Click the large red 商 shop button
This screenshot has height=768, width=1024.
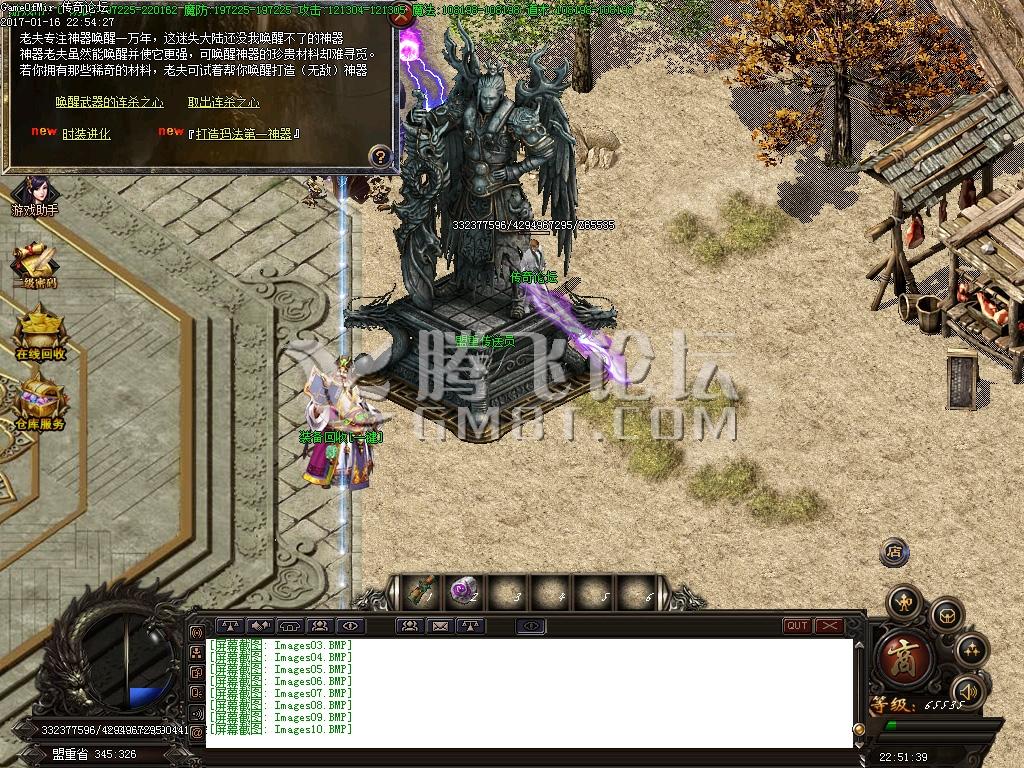906,656
